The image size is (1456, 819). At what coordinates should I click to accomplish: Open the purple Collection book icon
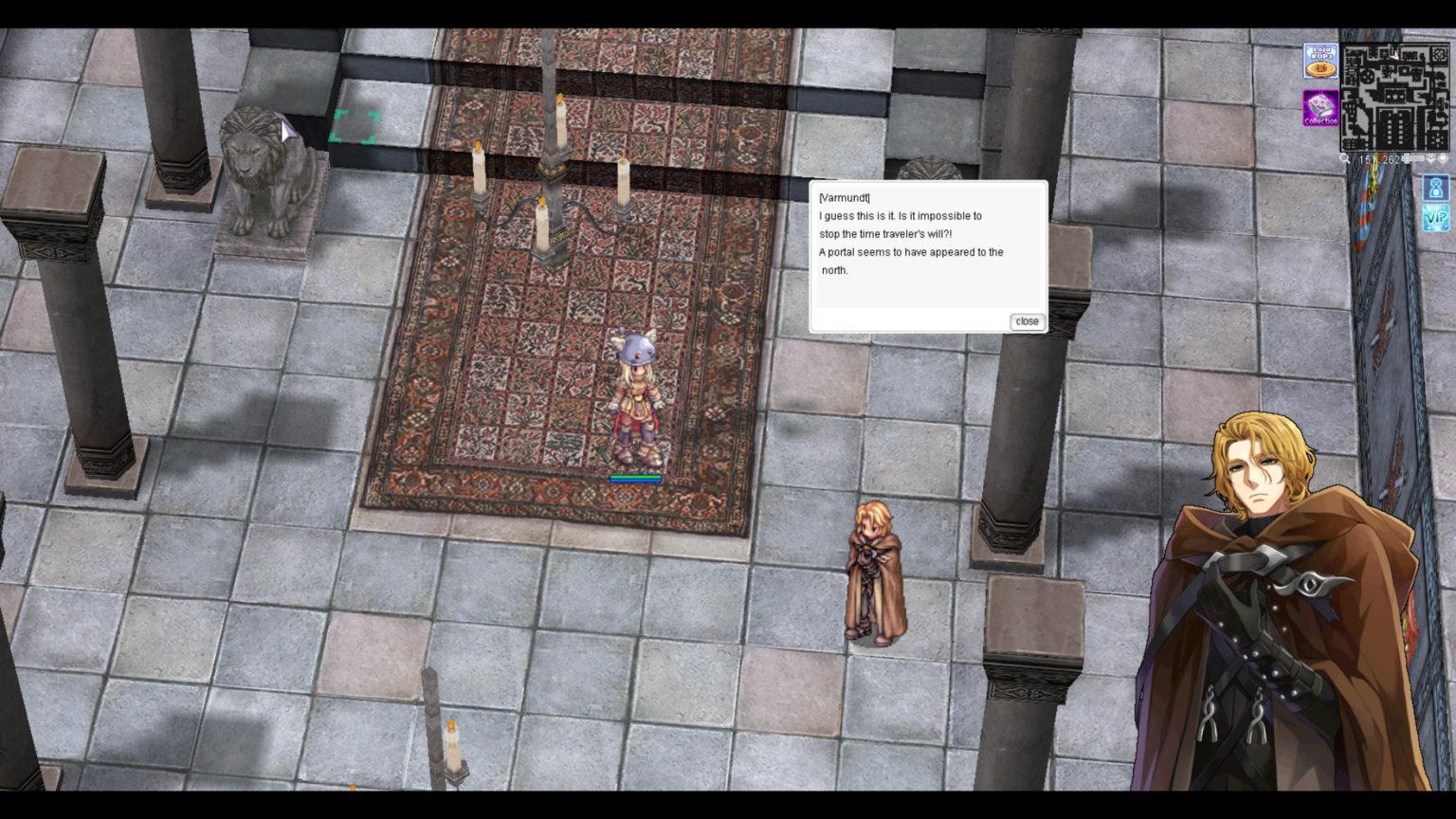(1320, 108)
